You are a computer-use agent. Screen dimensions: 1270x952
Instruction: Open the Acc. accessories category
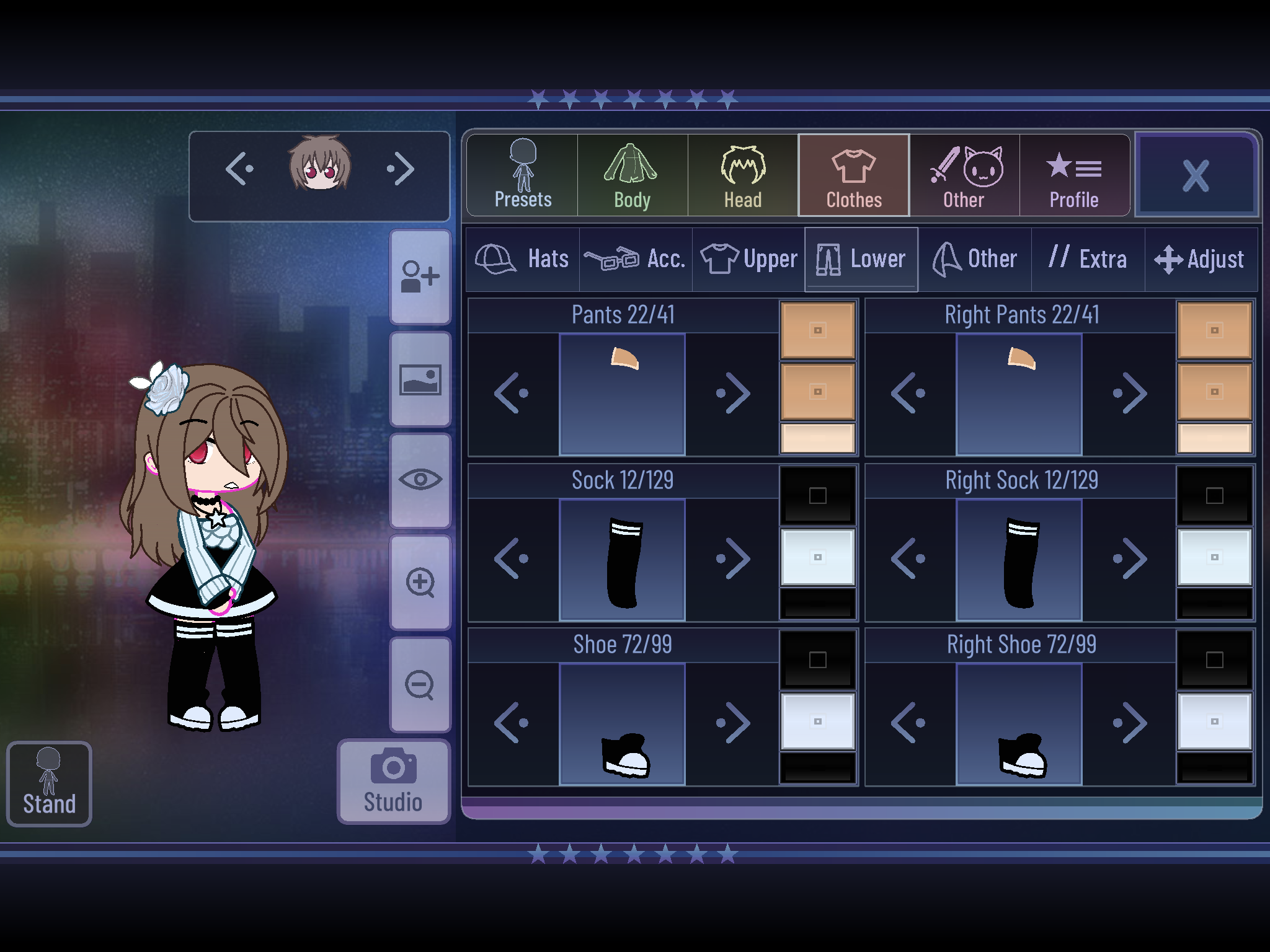point(634,258)
